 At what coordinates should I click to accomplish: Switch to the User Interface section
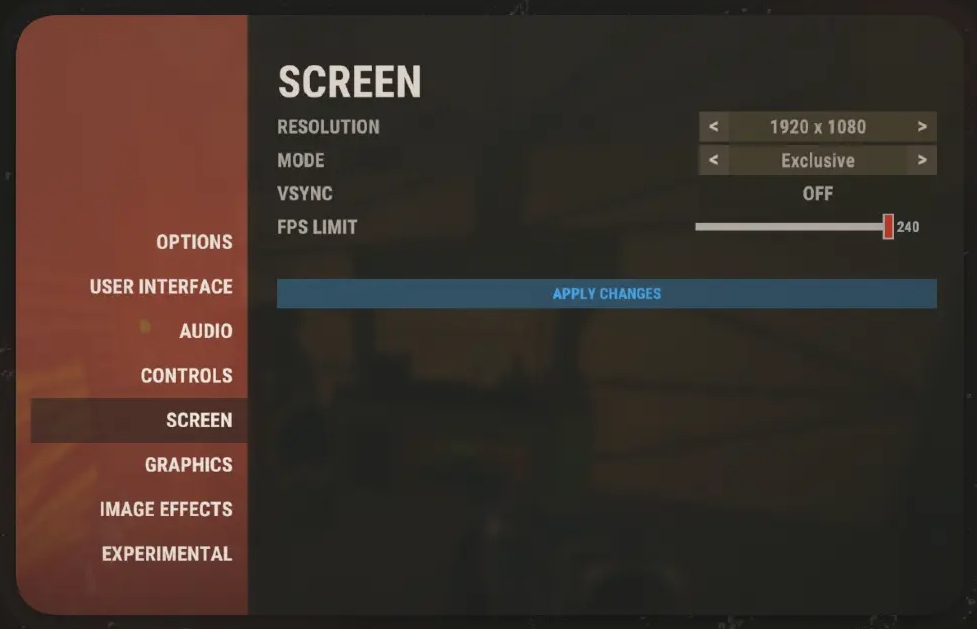point(161,287)
